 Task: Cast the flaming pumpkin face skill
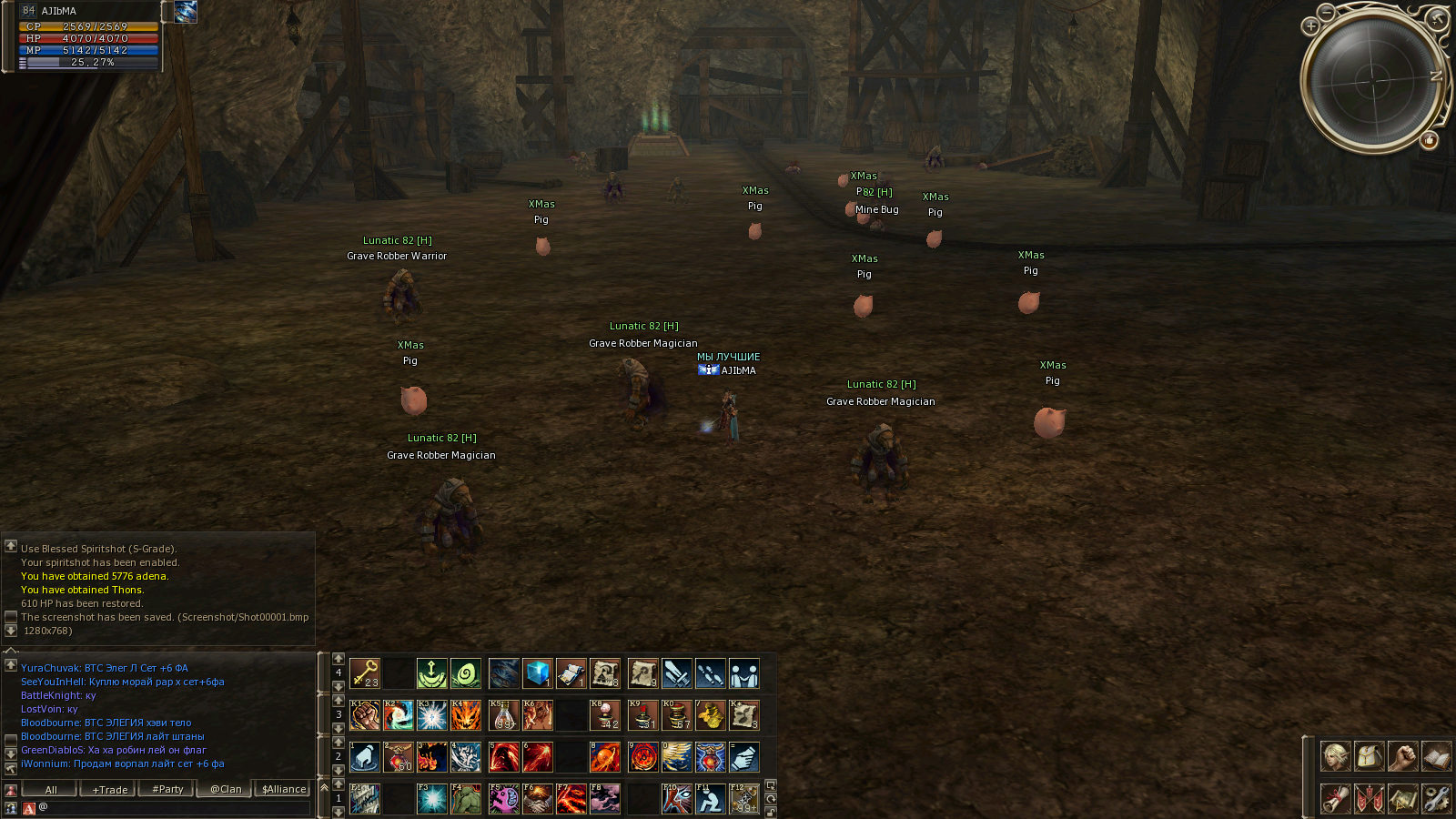466,715
